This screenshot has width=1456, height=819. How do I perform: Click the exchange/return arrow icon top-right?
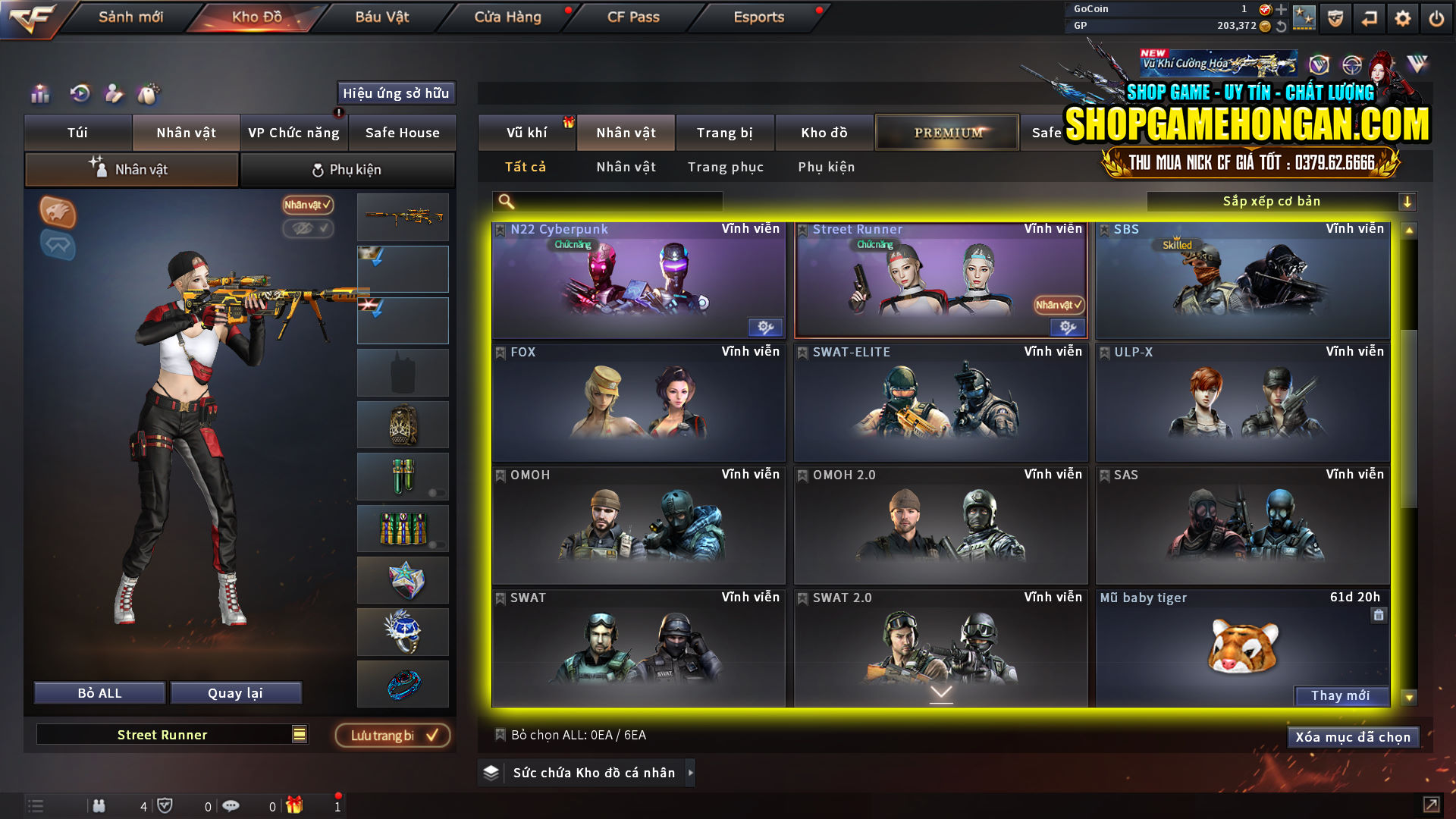pos(1369,17)
